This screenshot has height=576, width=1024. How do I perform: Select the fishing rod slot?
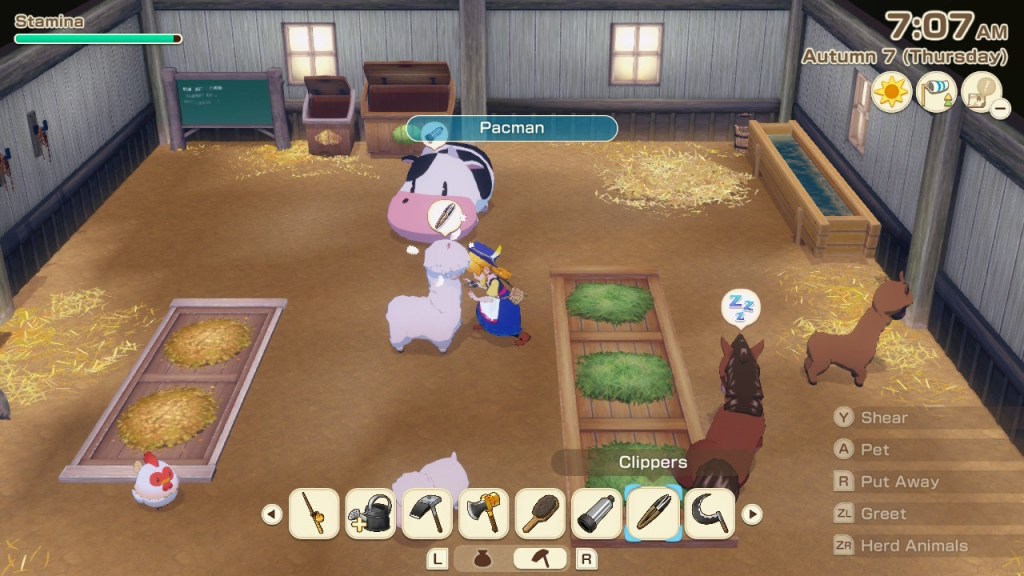[x=313, y=514]
